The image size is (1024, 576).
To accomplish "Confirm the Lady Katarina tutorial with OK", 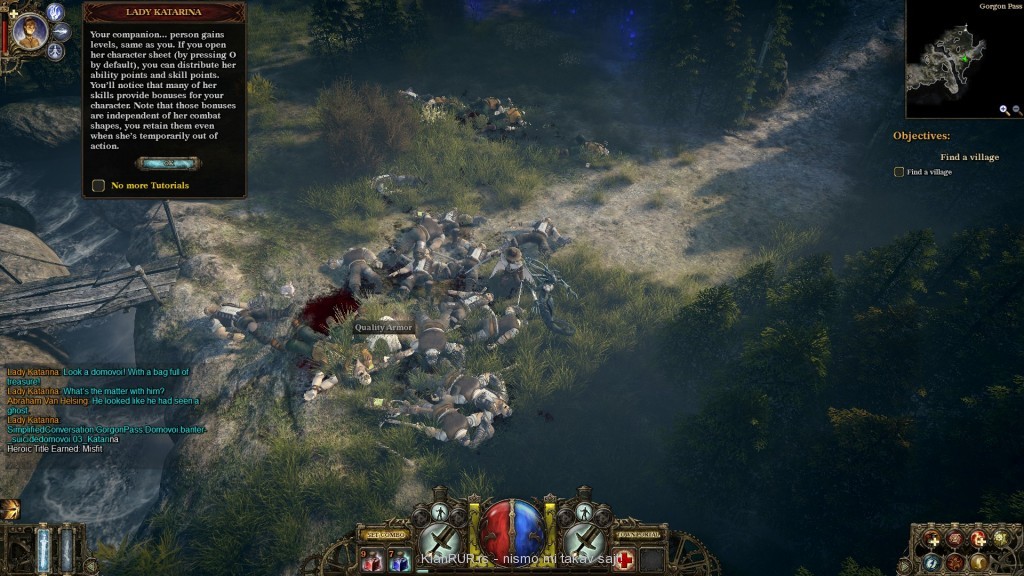I will tap(165, 163).
